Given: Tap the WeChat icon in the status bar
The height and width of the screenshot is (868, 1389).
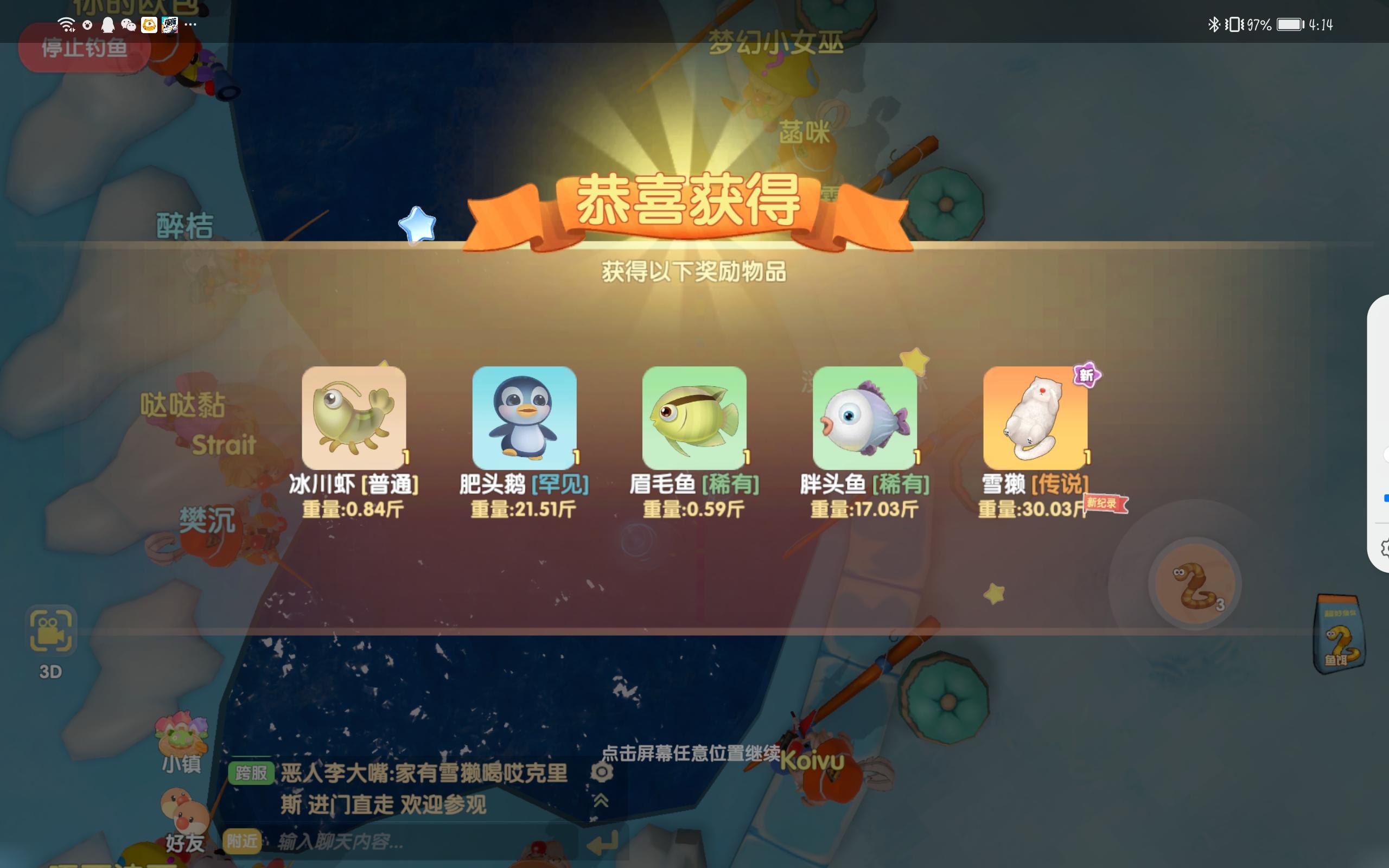Looking at the screenshot, I should (x=128, y=25).
